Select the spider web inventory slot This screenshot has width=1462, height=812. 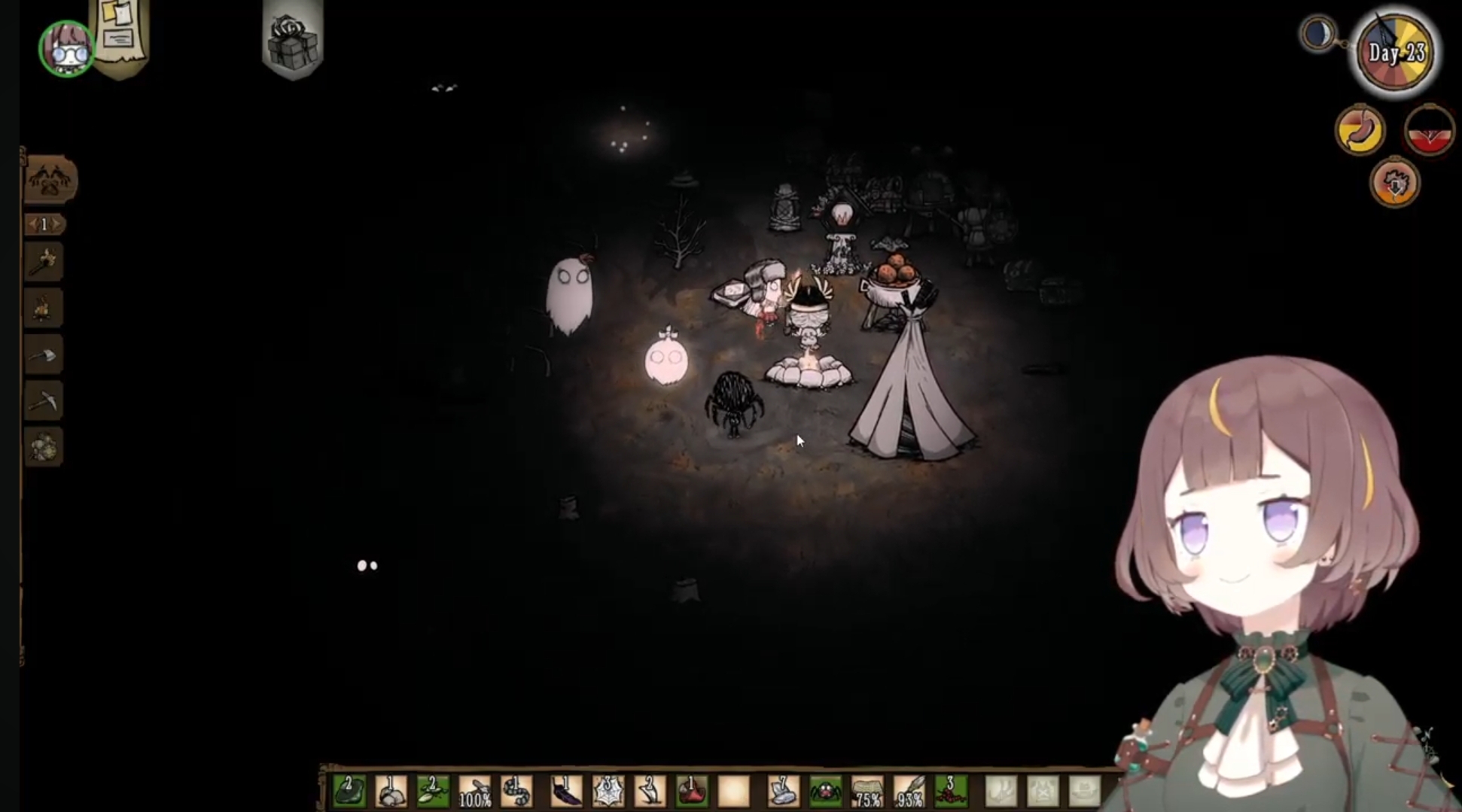click(608, 791)
